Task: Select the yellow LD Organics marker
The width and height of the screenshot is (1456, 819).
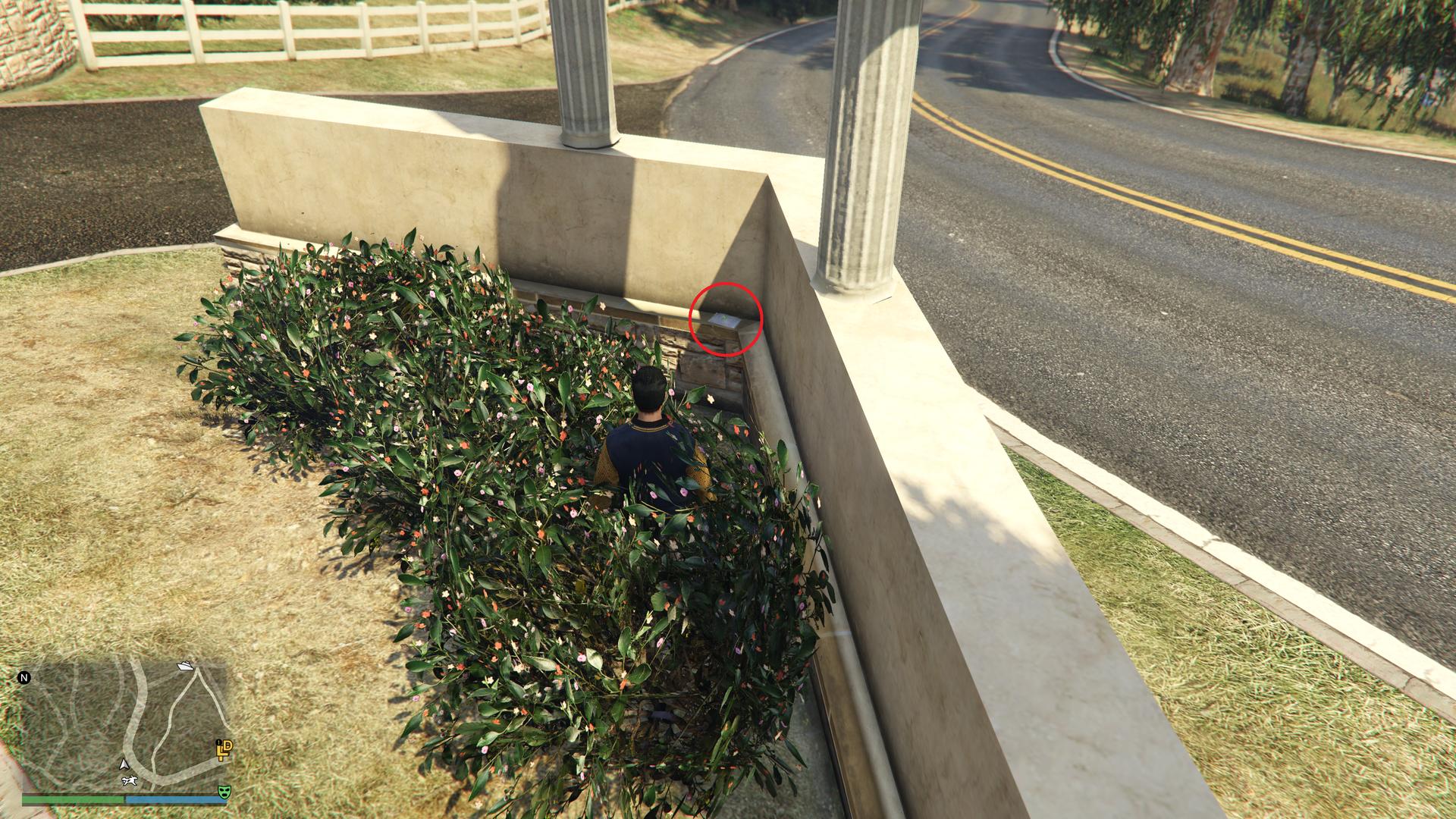Action: [224, 750]
